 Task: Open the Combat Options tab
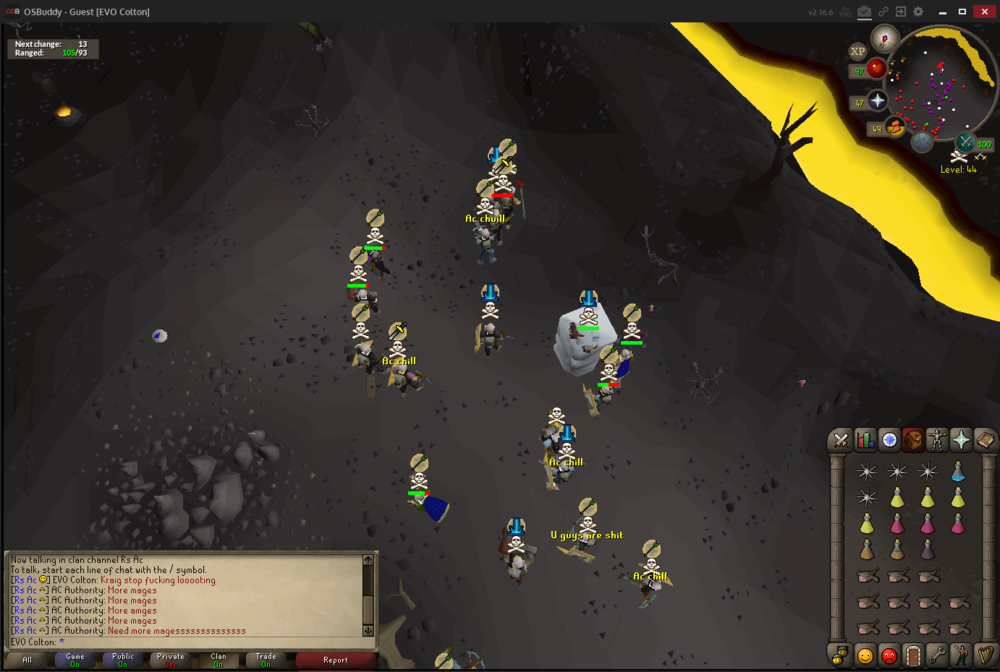[841, 440]
